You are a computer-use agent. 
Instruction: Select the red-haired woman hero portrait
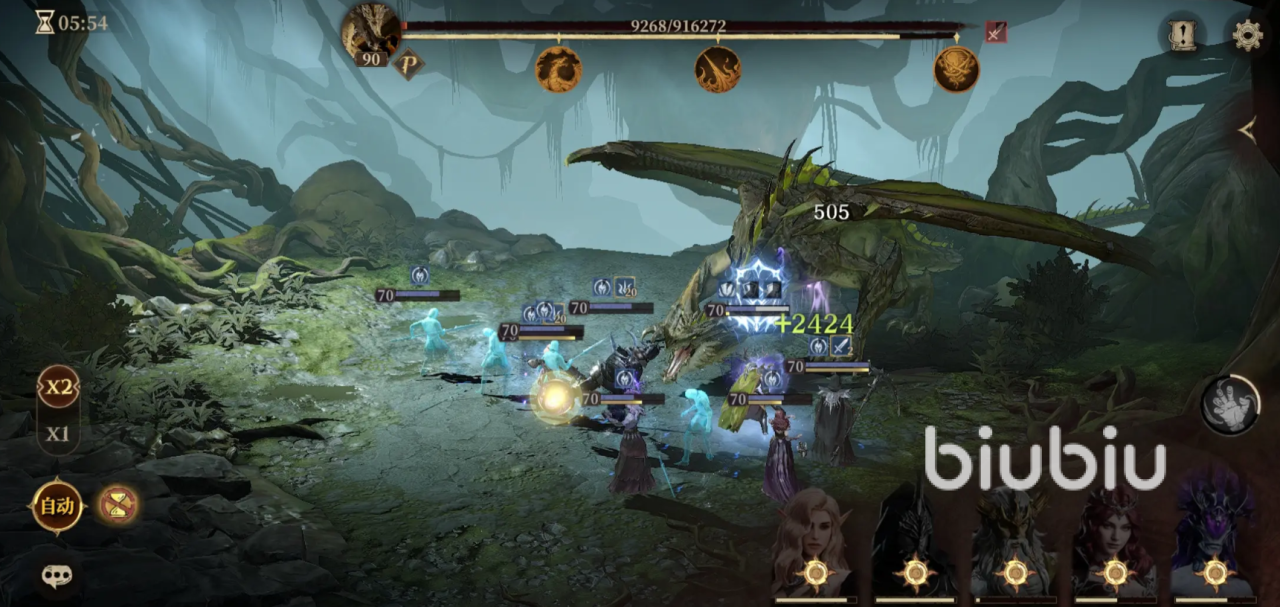(x=1114, y=545)
